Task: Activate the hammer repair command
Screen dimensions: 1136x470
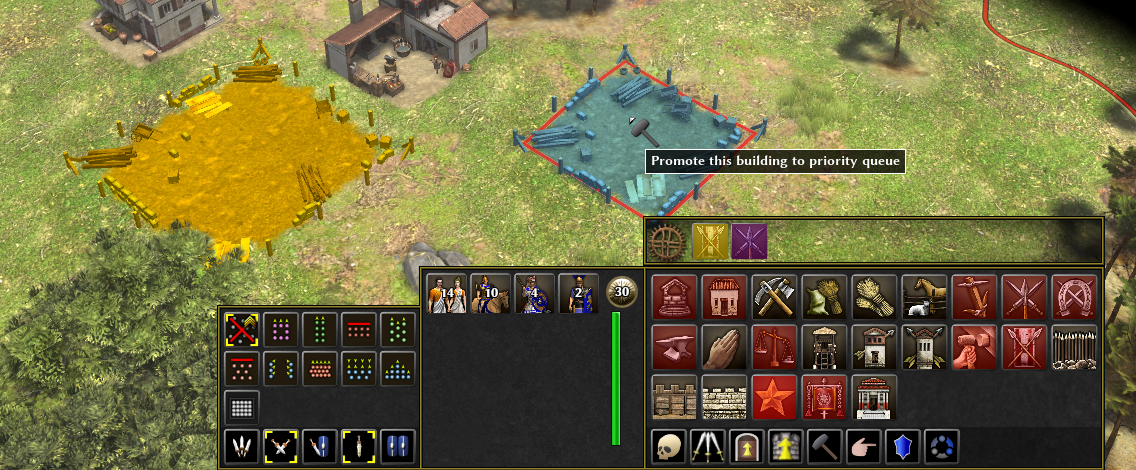Action: 823,447
